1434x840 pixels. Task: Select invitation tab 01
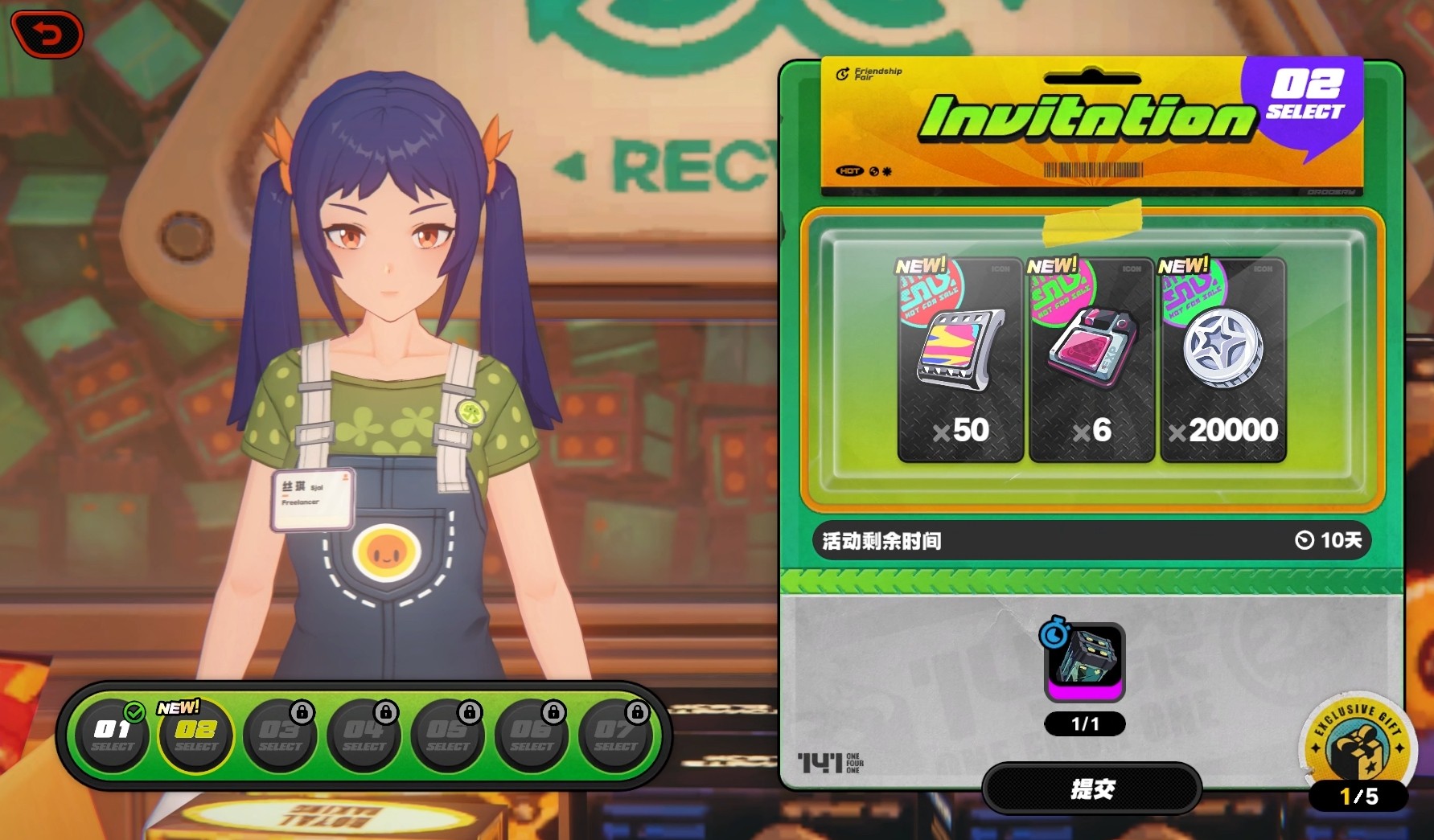(113, 736)
